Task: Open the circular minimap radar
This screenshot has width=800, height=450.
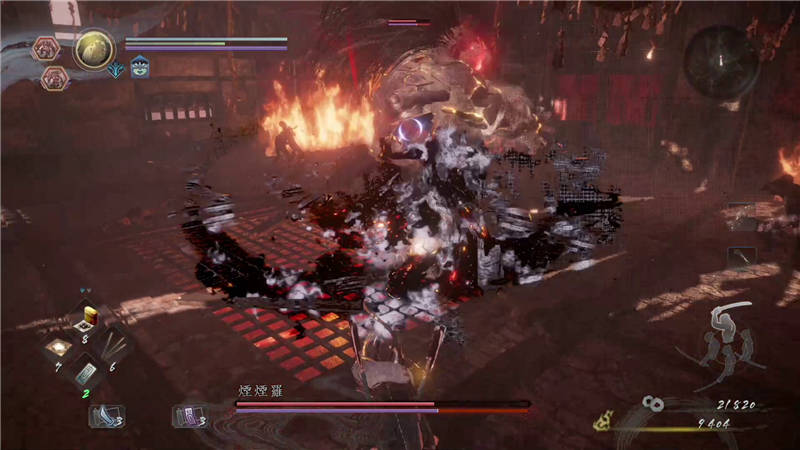Action: point(720,62)
